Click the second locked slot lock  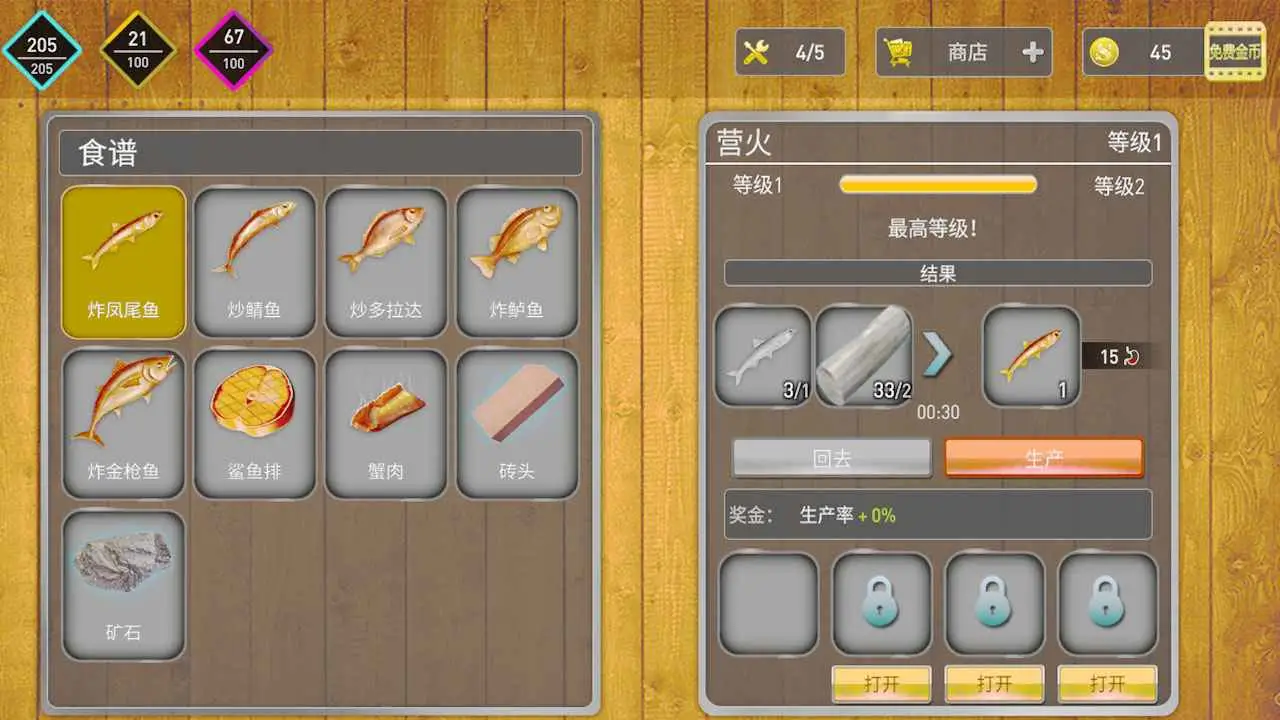click(994, 603)
